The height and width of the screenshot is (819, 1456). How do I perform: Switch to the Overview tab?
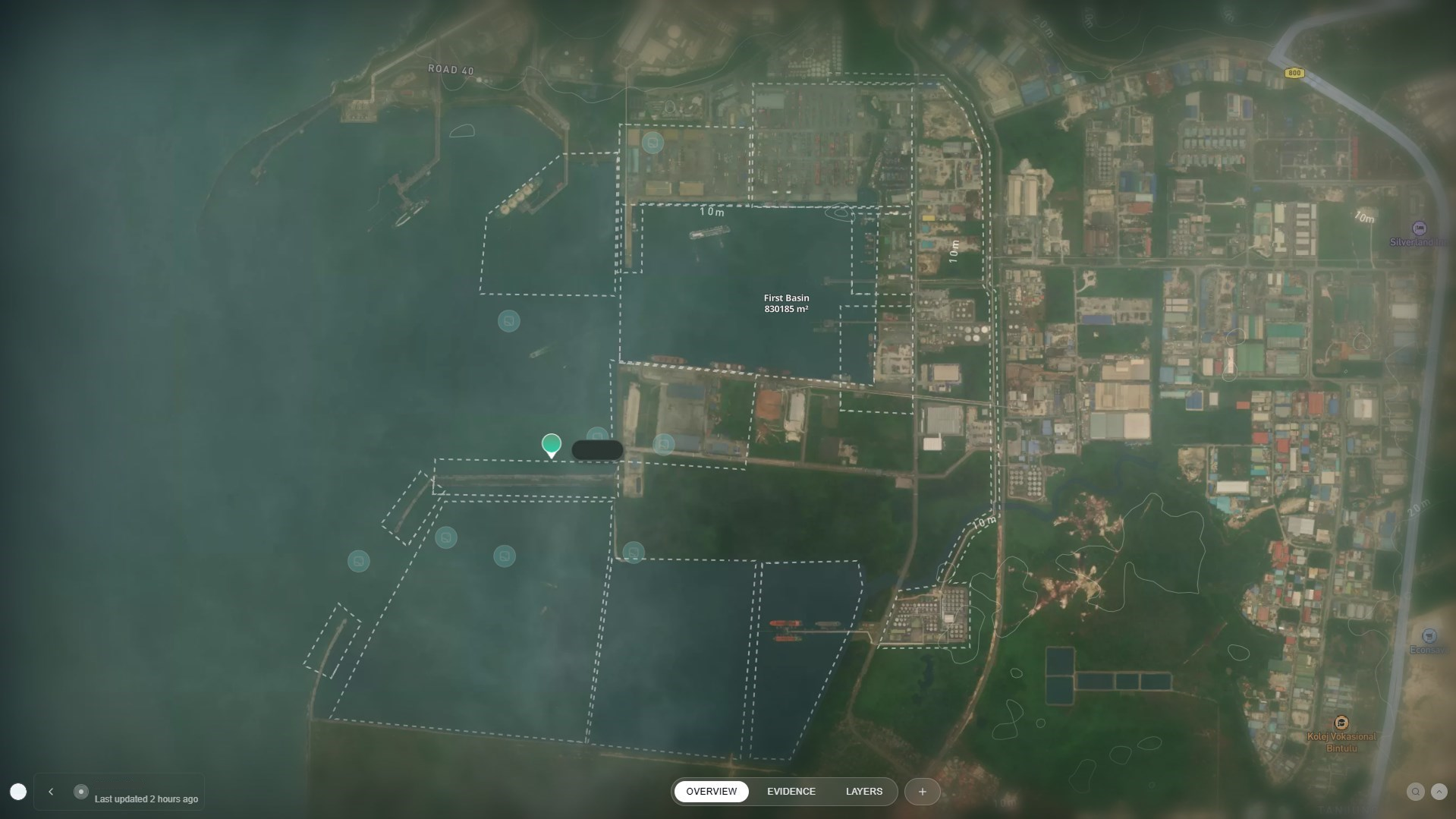pos(711,792)
